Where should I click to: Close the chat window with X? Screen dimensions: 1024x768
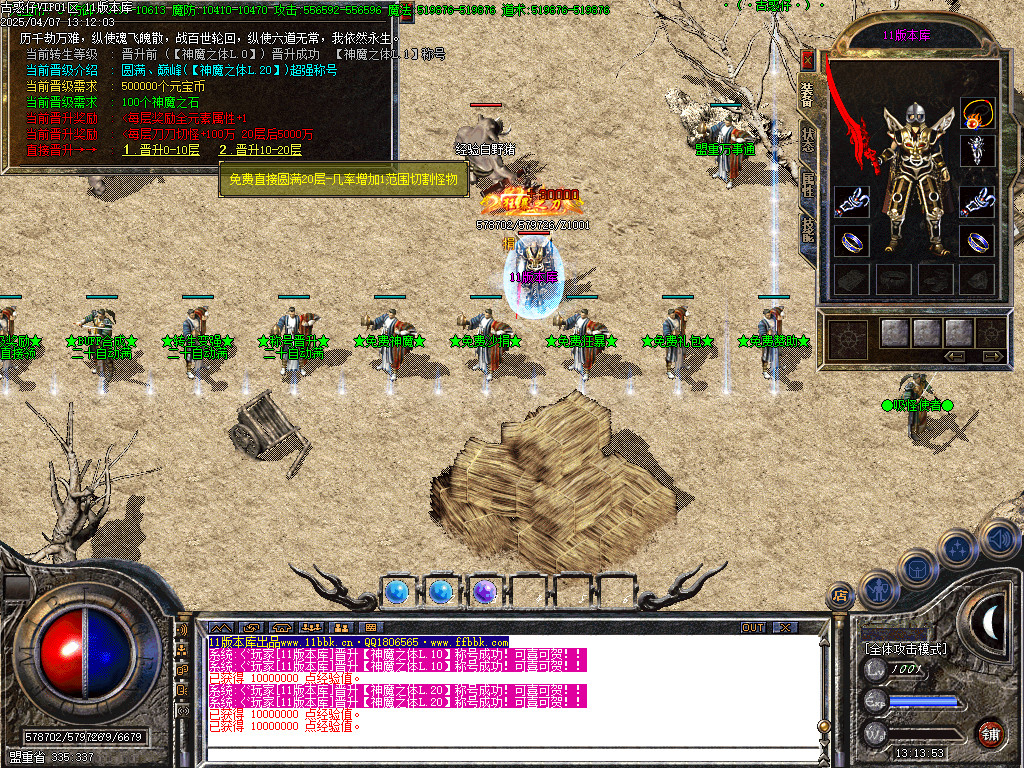786,627
